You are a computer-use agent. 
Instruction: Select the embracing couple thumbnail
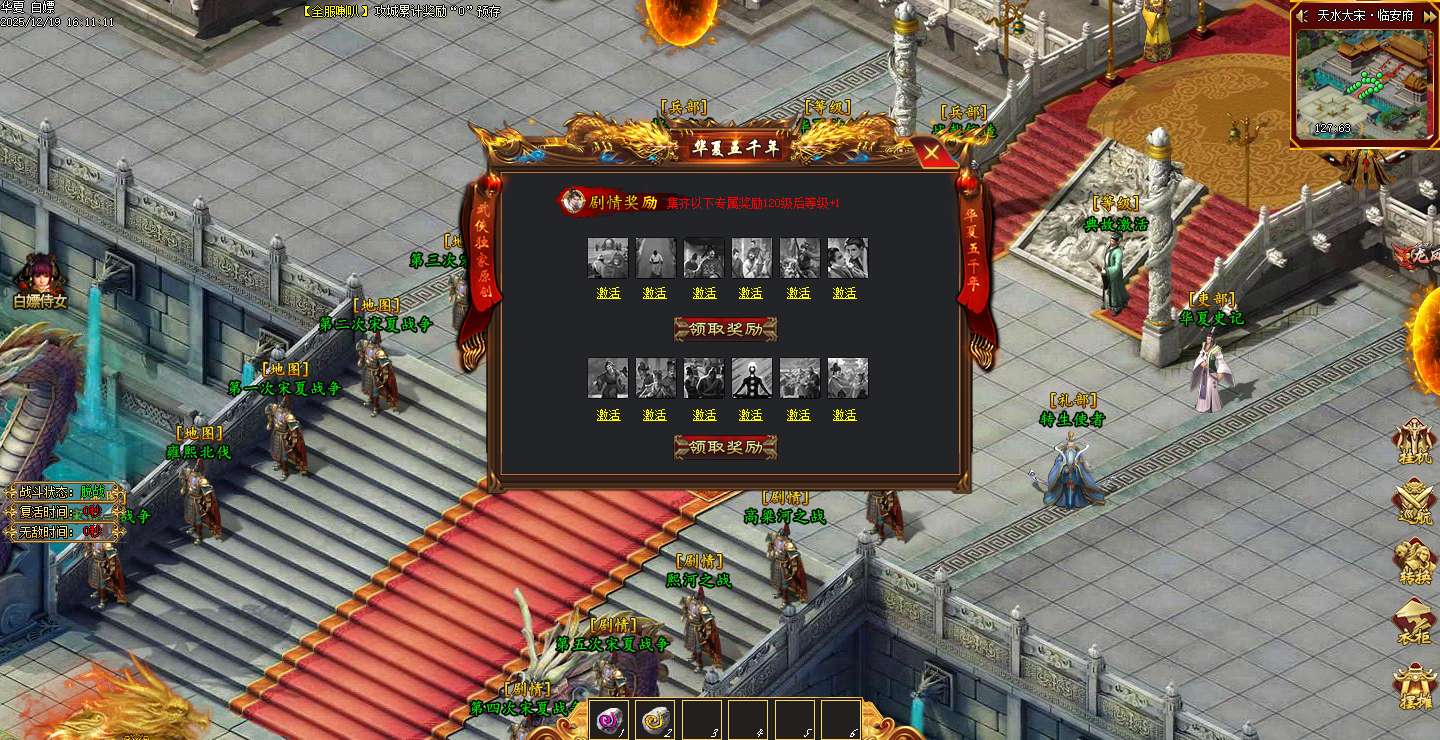pyautogui.click(x=847, y=257)
